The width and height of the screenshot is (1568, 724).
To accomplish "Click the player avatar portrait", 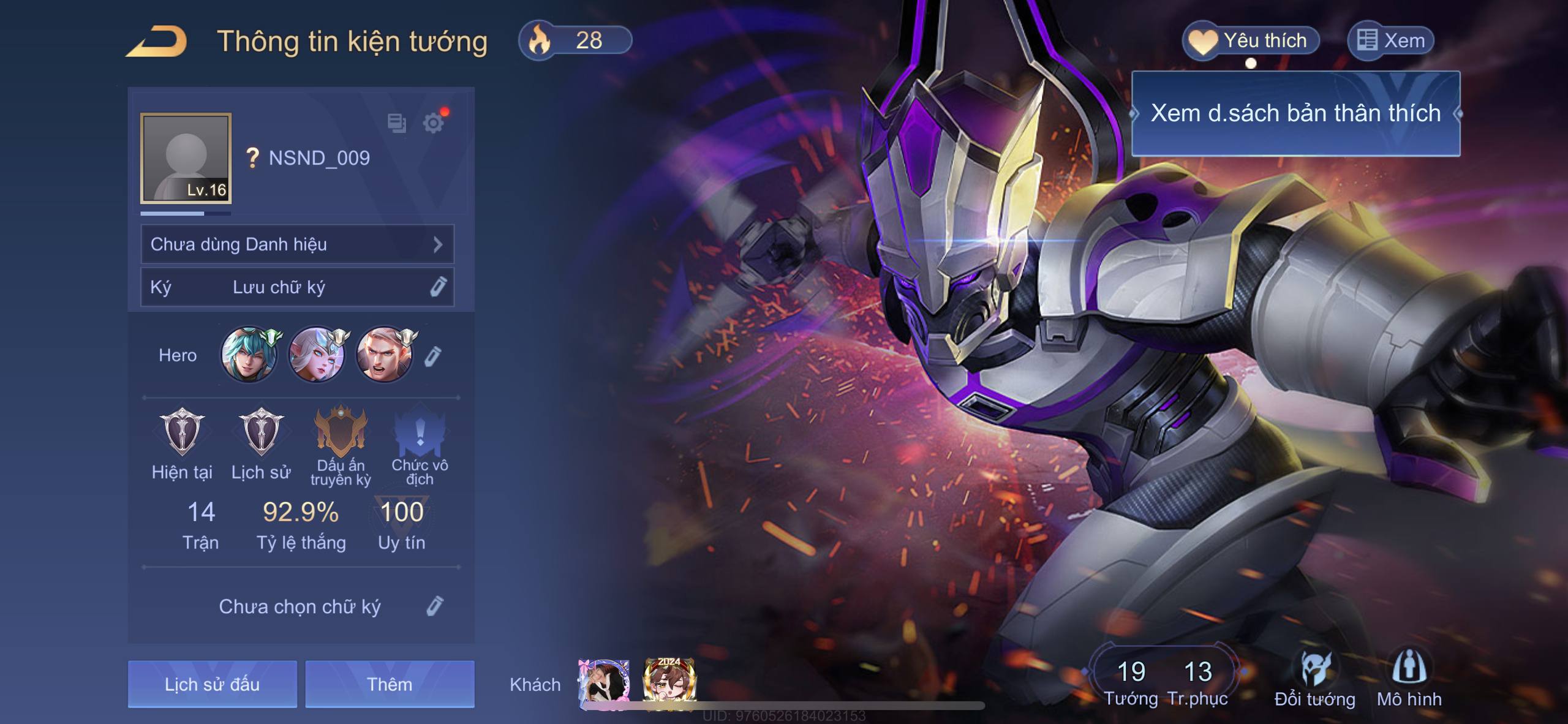I will click(x=186, y=157).
